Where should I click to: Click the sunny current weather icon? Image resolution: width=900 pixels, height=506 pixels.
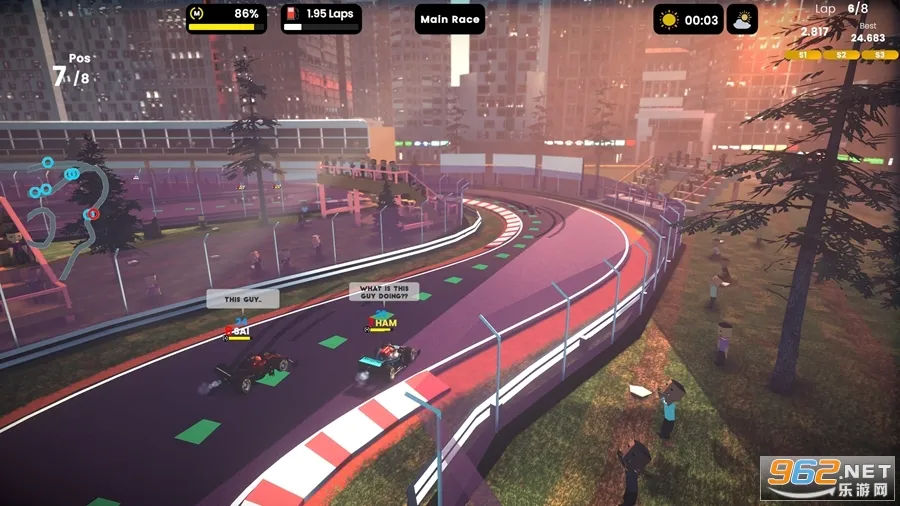(669, 19)
